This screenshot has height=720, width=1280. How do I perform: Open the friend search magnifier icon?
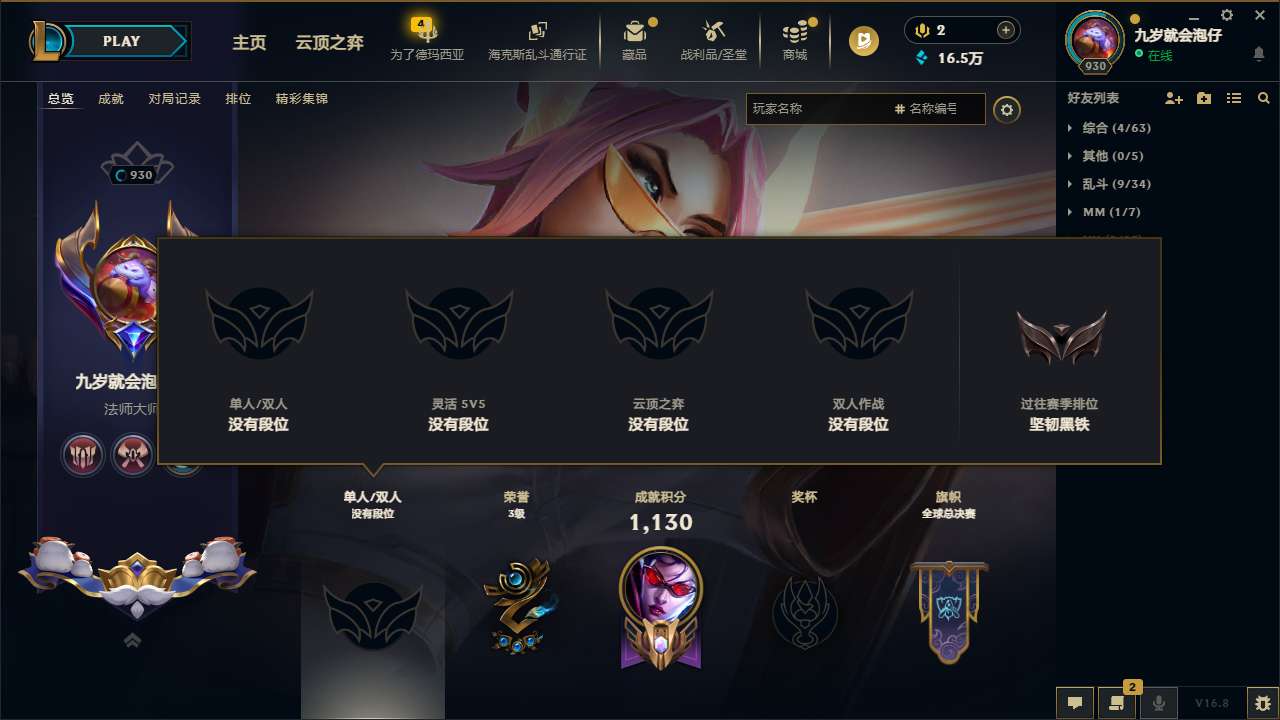[1263, 98]
